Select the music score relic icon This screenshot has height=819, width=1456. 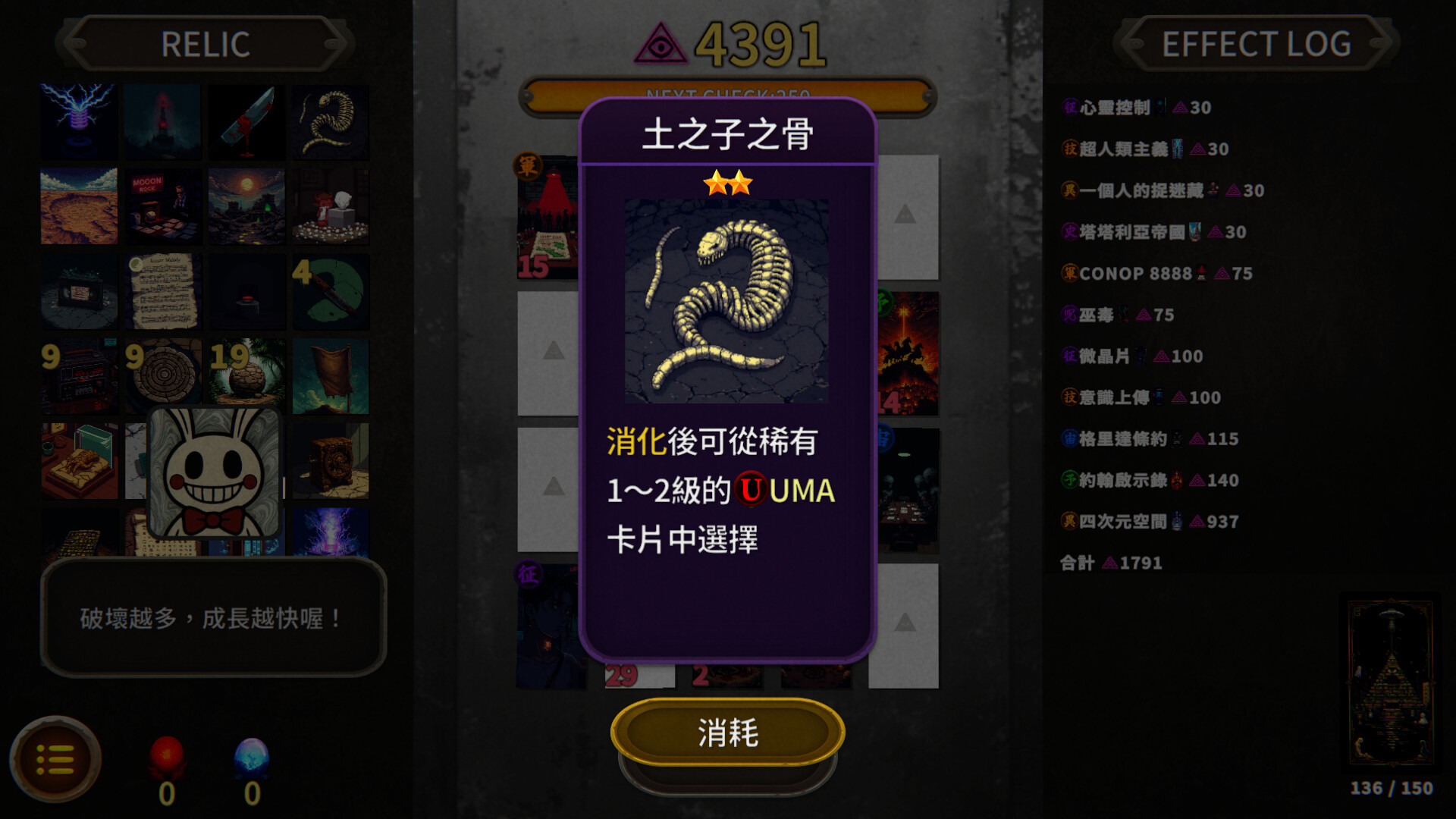pos(162,290)
